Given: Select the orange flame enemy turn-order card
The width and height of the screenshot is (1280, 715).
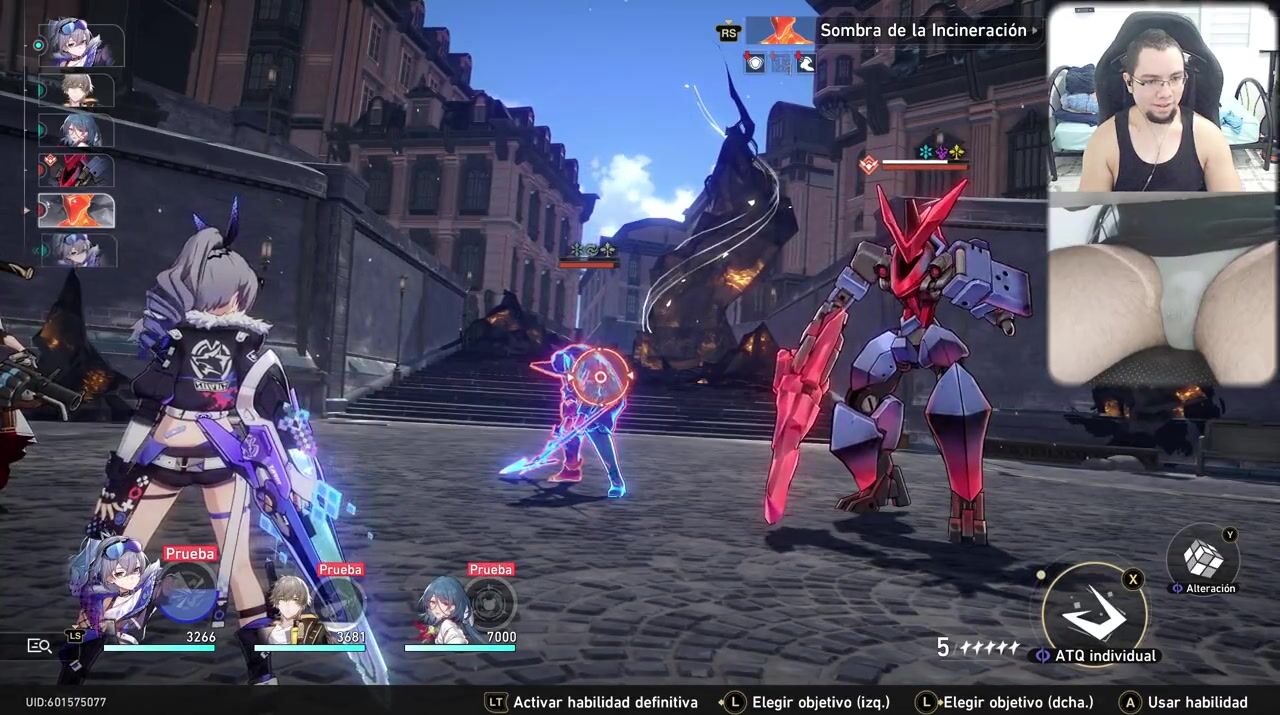Looking at the screenshot, I should (76, 211).
